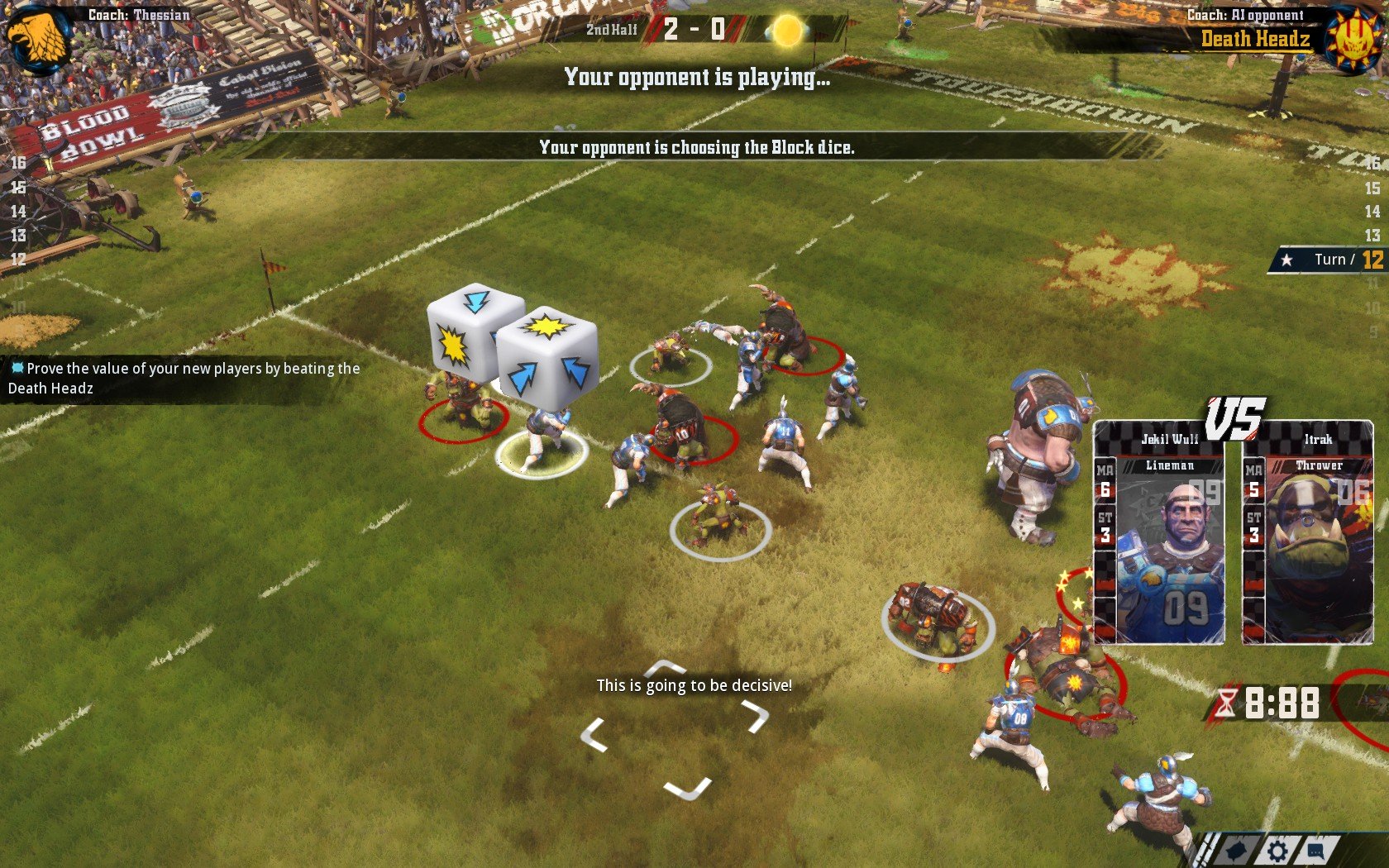The image size is (1389, 868).
Task: Click the sun weather icon
Action: [x=786, y=31]
